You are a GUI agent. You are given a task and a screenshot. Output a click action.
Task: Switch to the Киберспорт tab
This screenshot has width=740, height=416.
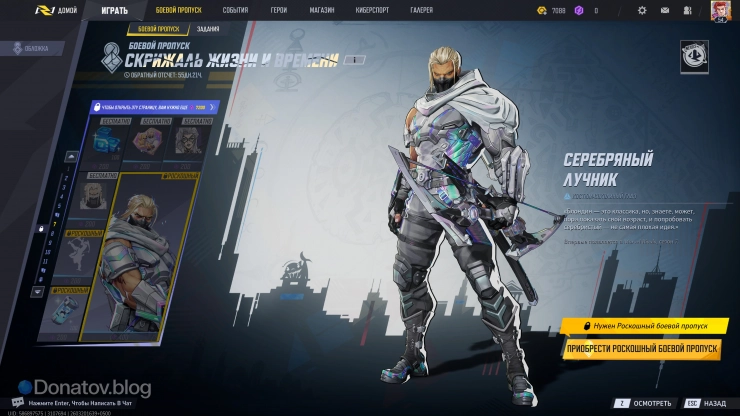372,10
